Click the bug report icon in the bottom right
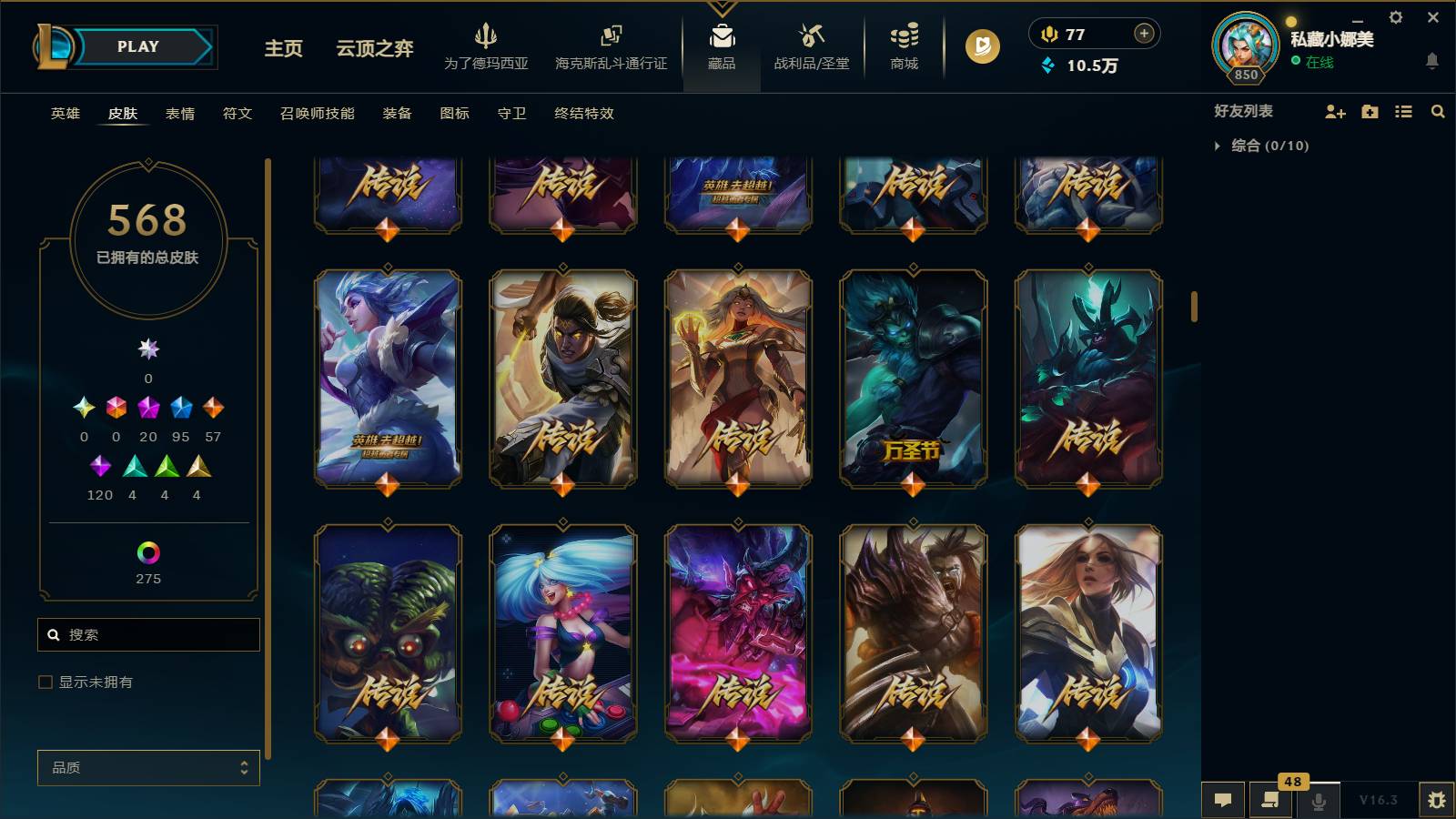The height and width of the screenshot is (819, 1456). click(x=1438, y=799)
